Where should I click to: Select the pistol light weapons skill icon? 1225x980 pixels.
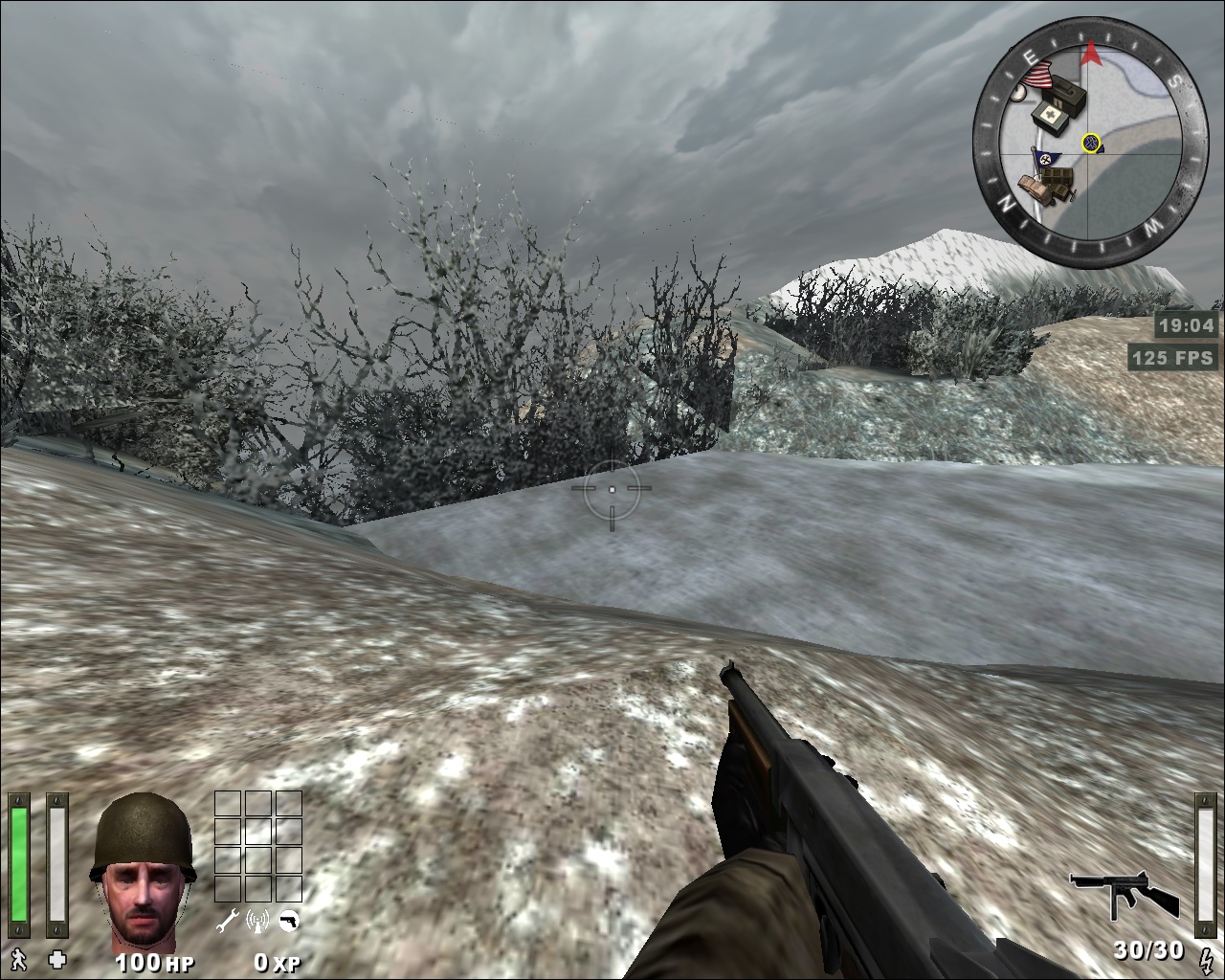(x=287, y=921)
